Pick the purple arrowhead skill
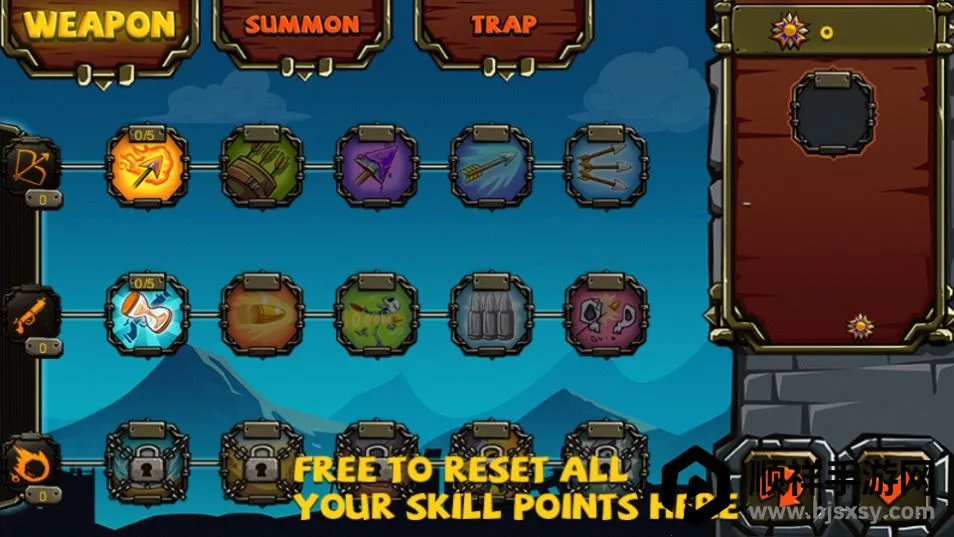The height and width of the screenshot is (537, 954). [376, 167]
